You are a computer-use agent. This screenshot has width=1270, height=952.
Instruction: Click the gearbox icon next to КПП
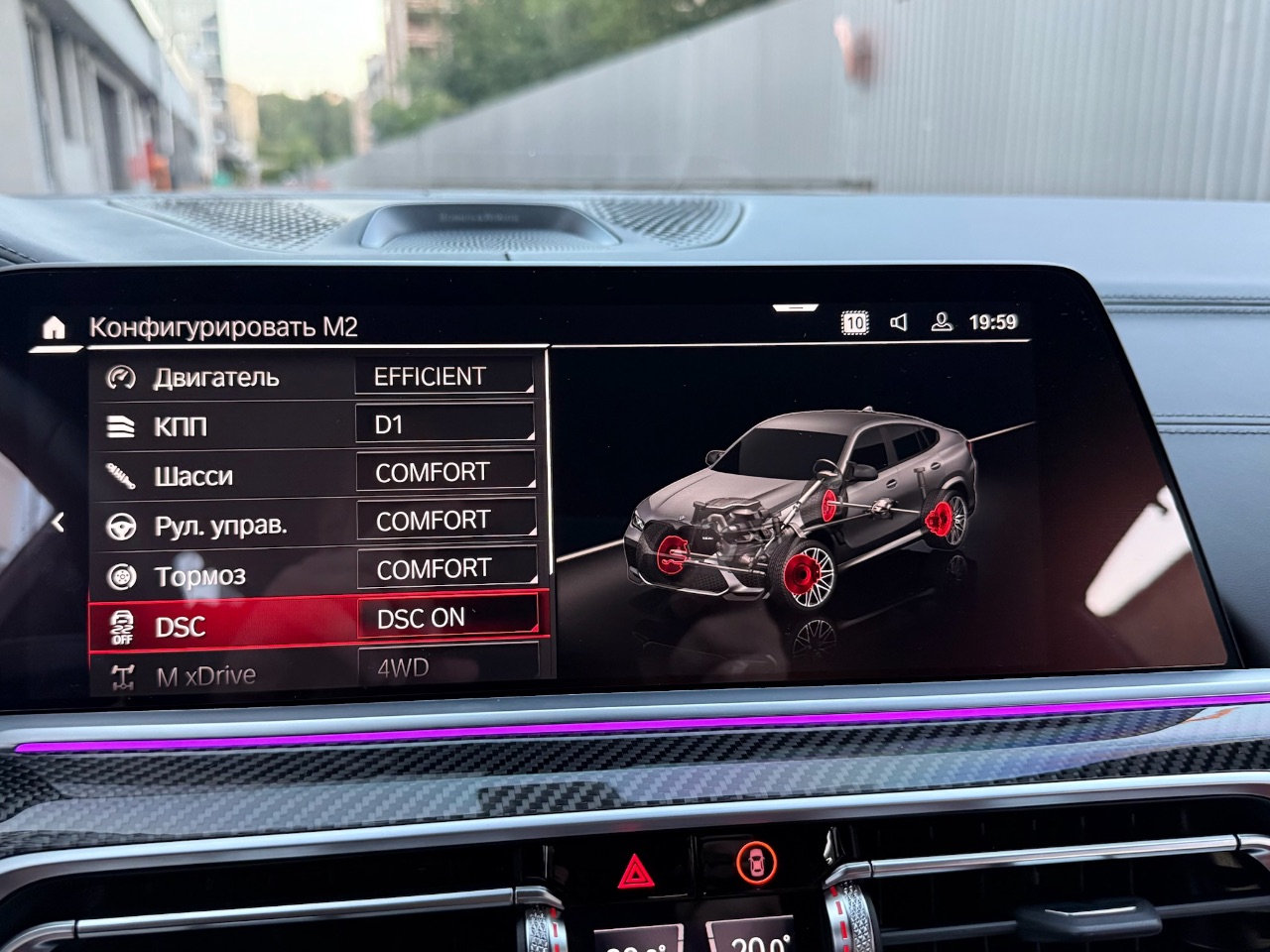(x=122, y=425)
